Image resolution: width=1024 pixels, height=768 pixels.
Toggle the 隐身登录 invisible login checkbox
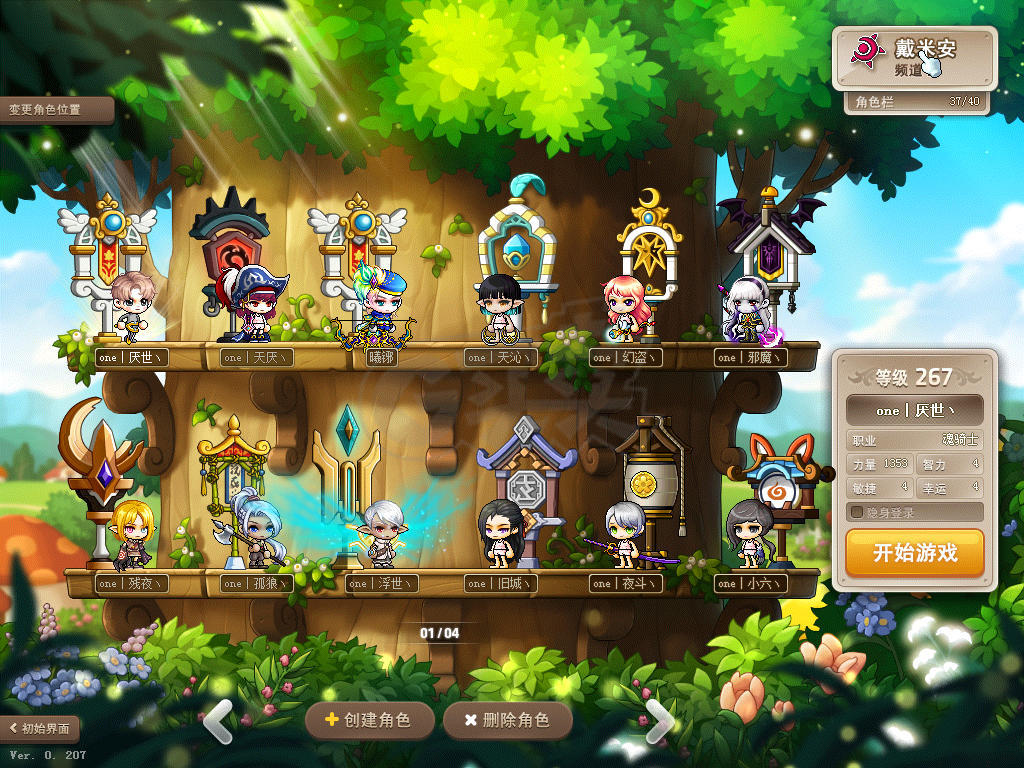[x=856, y=513]
